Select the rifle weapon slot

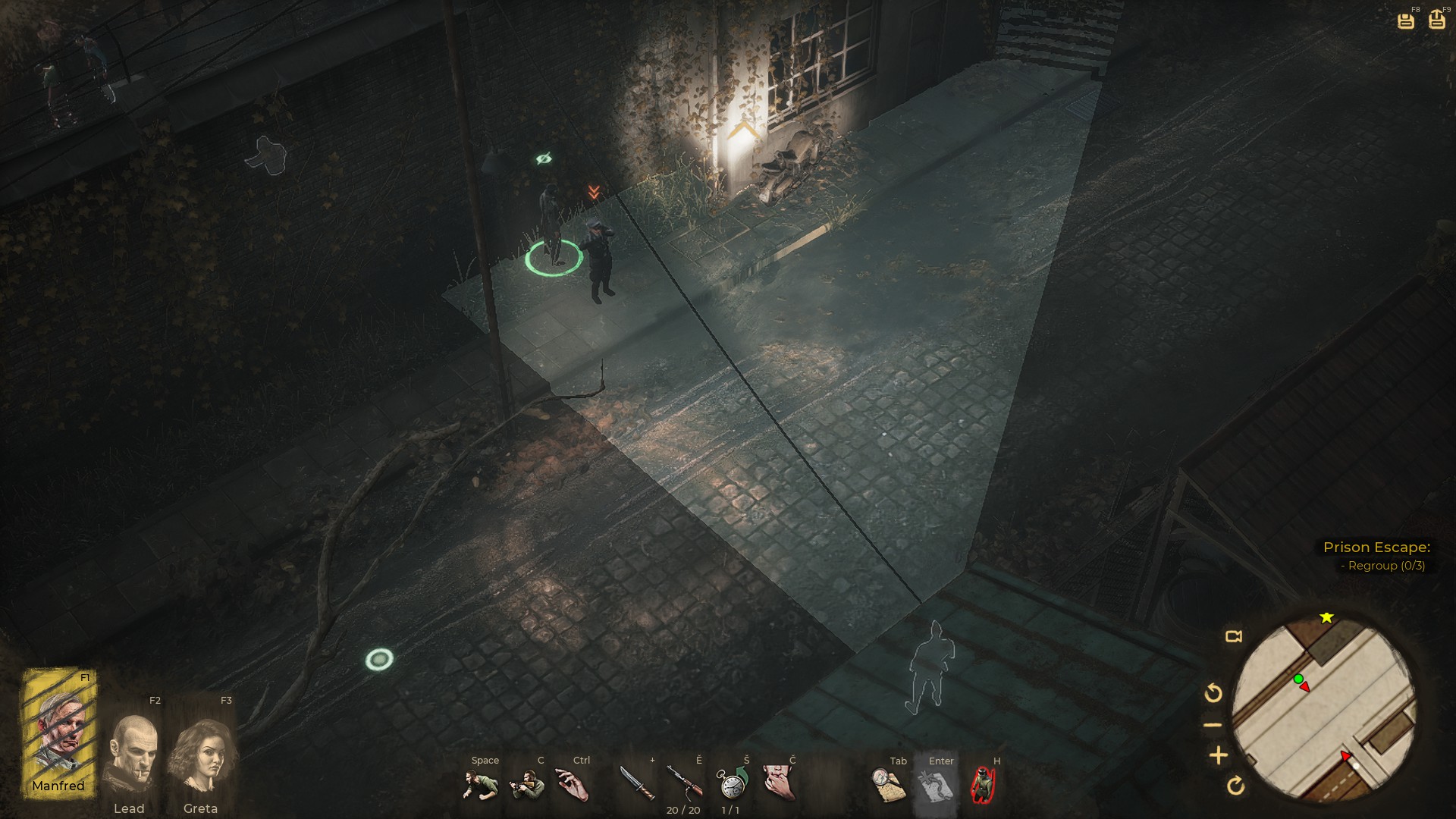pyautogui.click(x=684, y=783)
